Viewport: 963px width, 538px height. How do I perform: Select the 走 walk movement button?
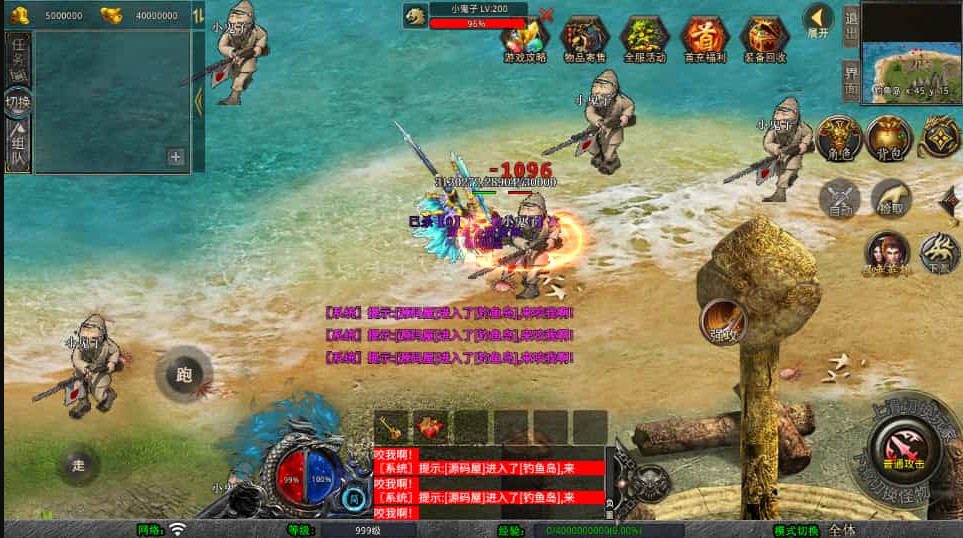(x=79, y=464)
